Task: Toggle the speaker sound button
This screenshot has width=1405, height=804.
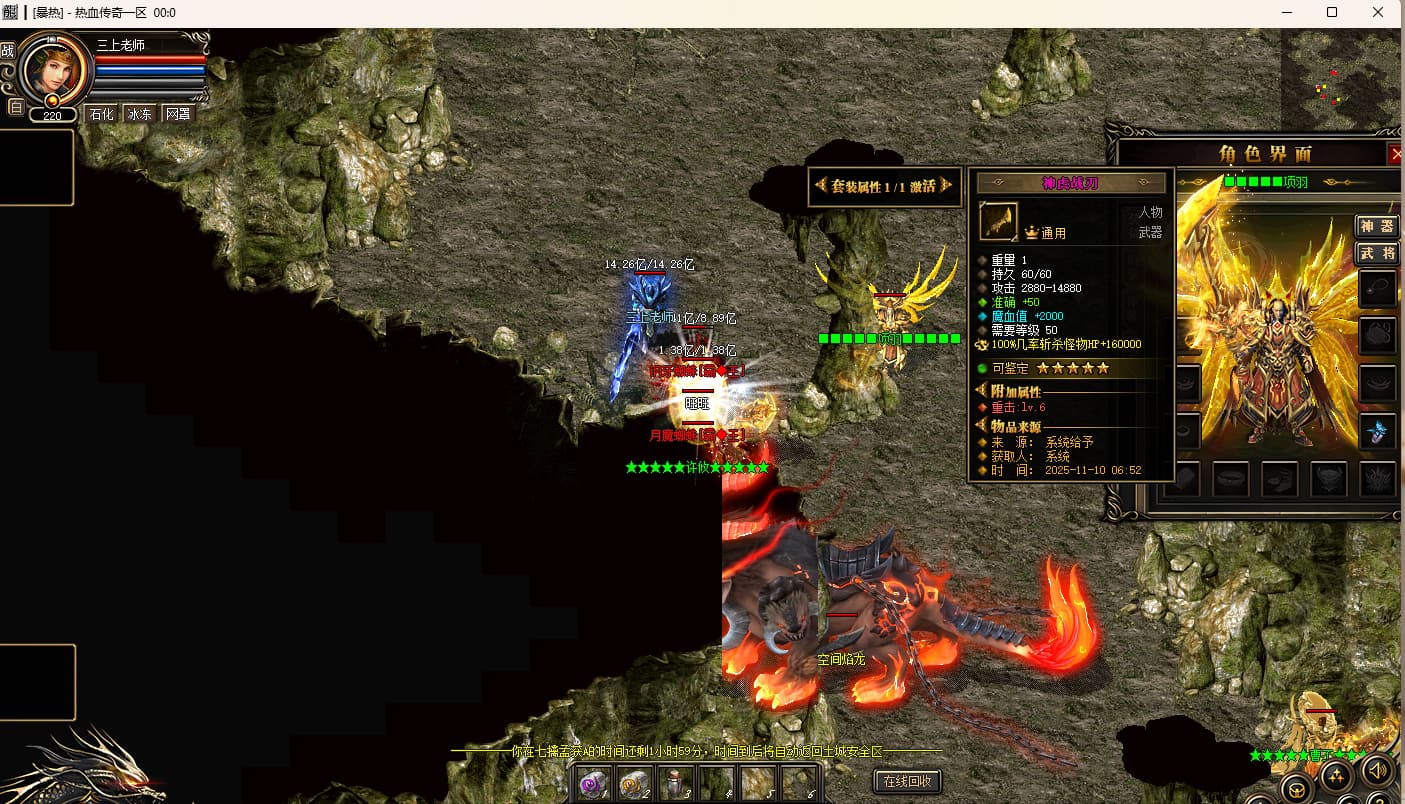Action: [x=1378, y=769]
